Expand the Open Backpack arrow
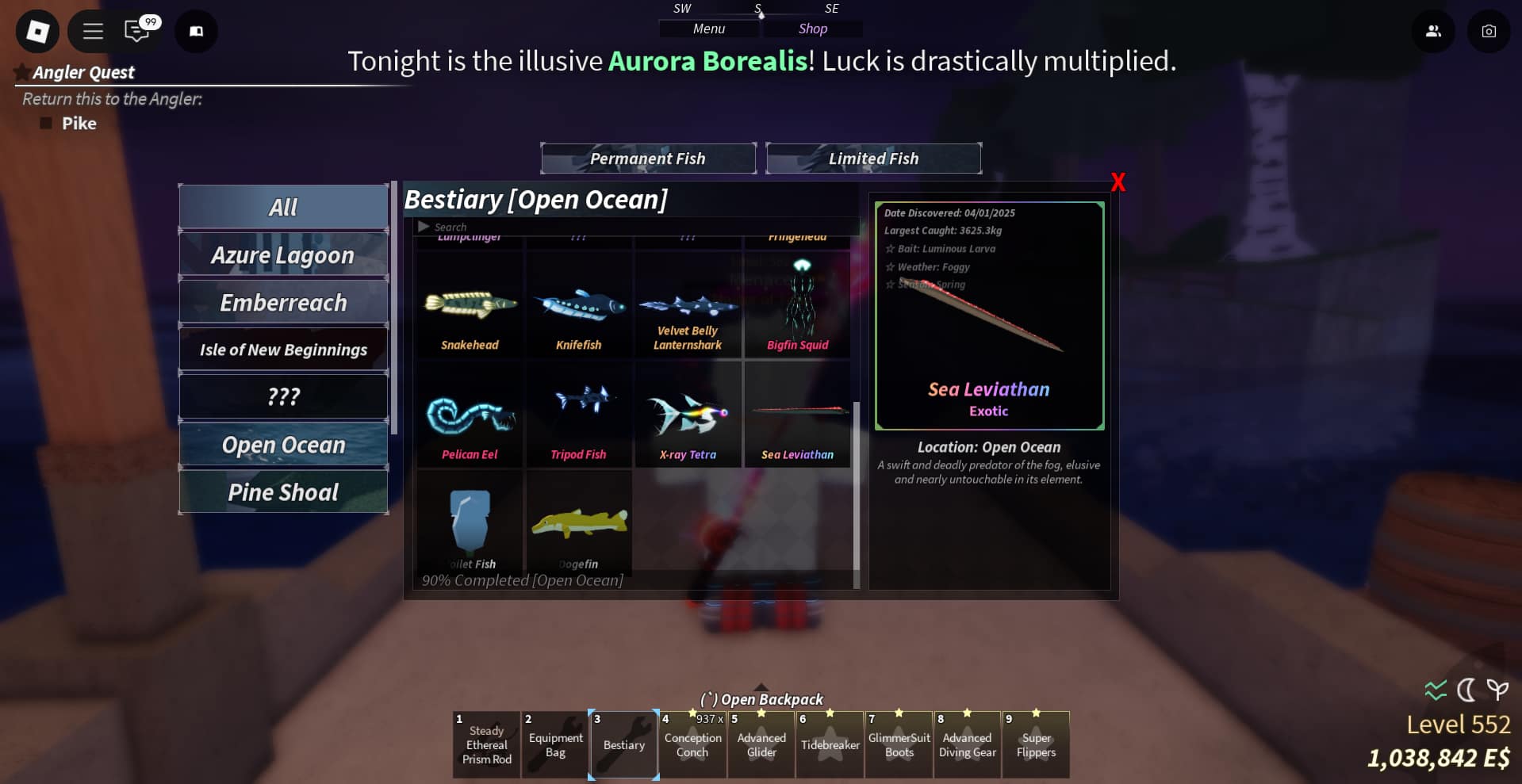 coord(761,686)
